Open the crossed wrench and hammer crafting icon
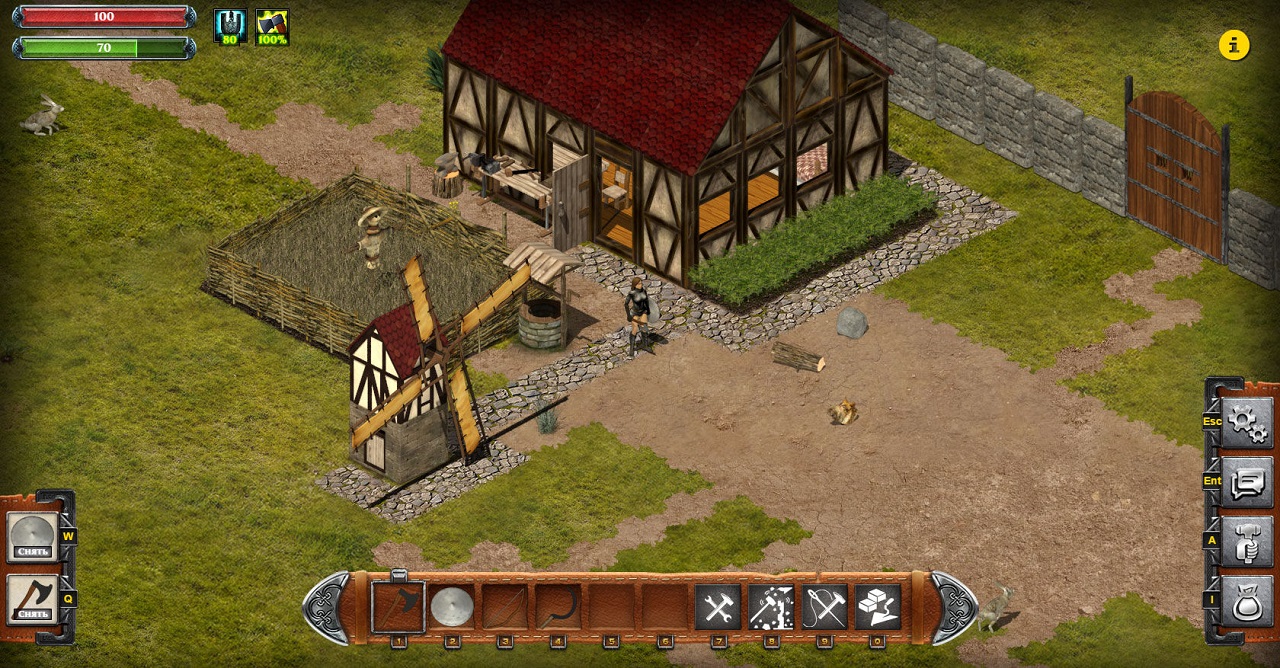 (x=718, y=607)
